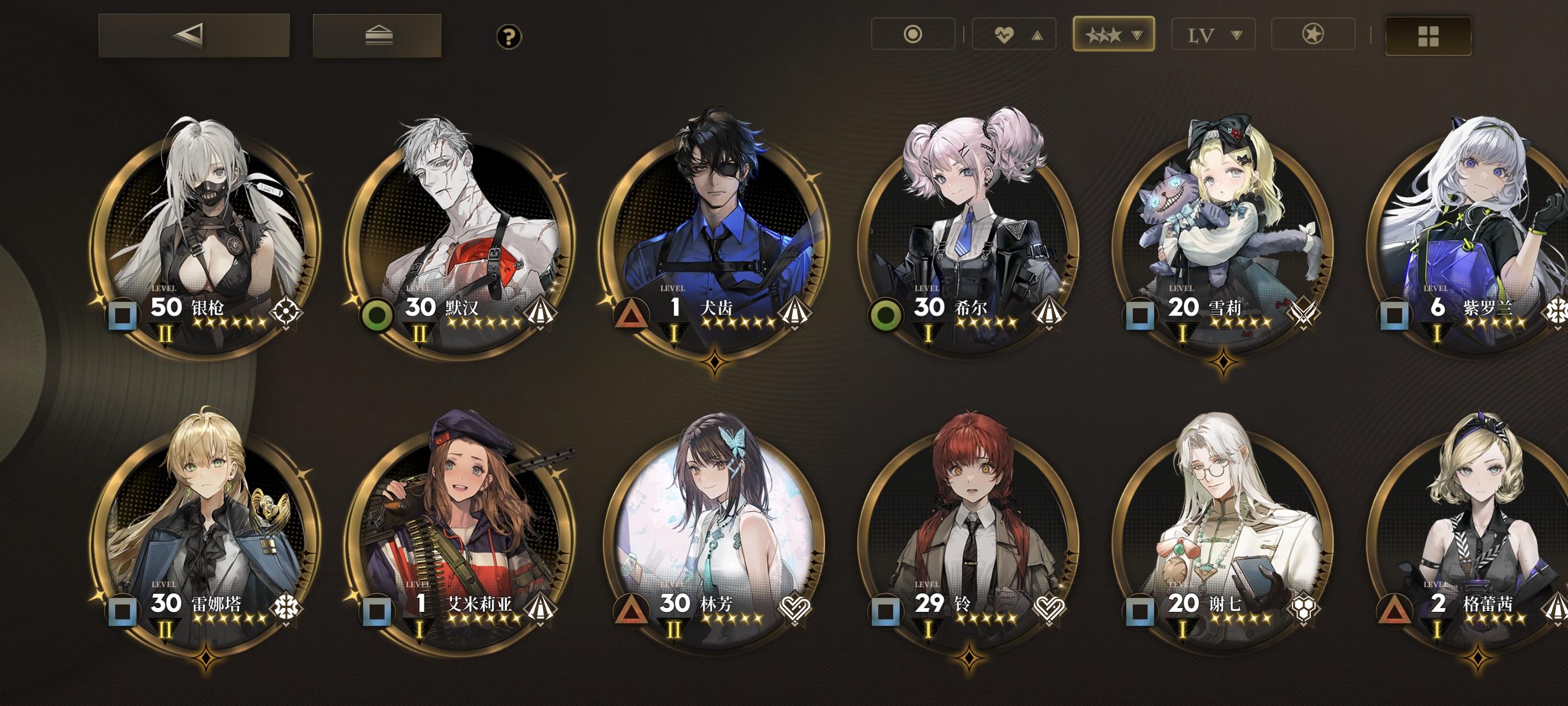Click the circled star badge filter icon

click(x=1314, y=35)
